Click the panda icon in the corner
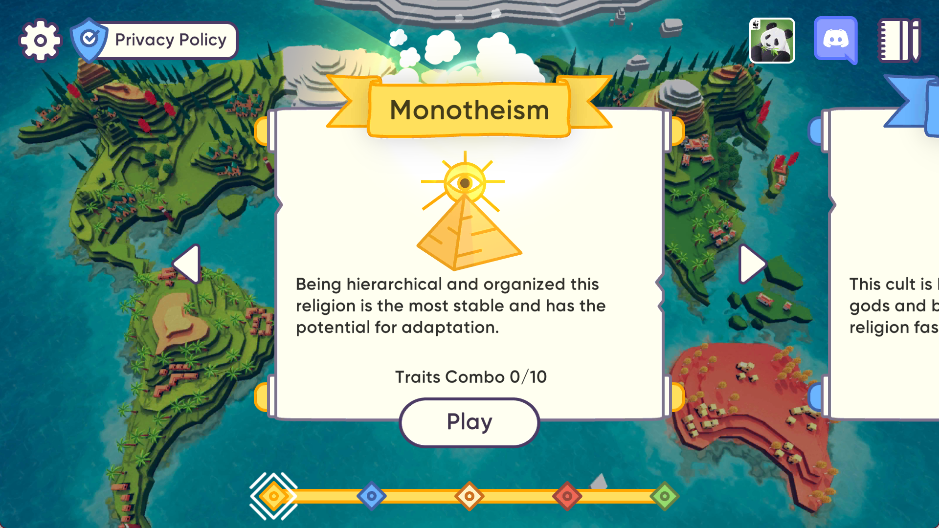 pos(772,41)
